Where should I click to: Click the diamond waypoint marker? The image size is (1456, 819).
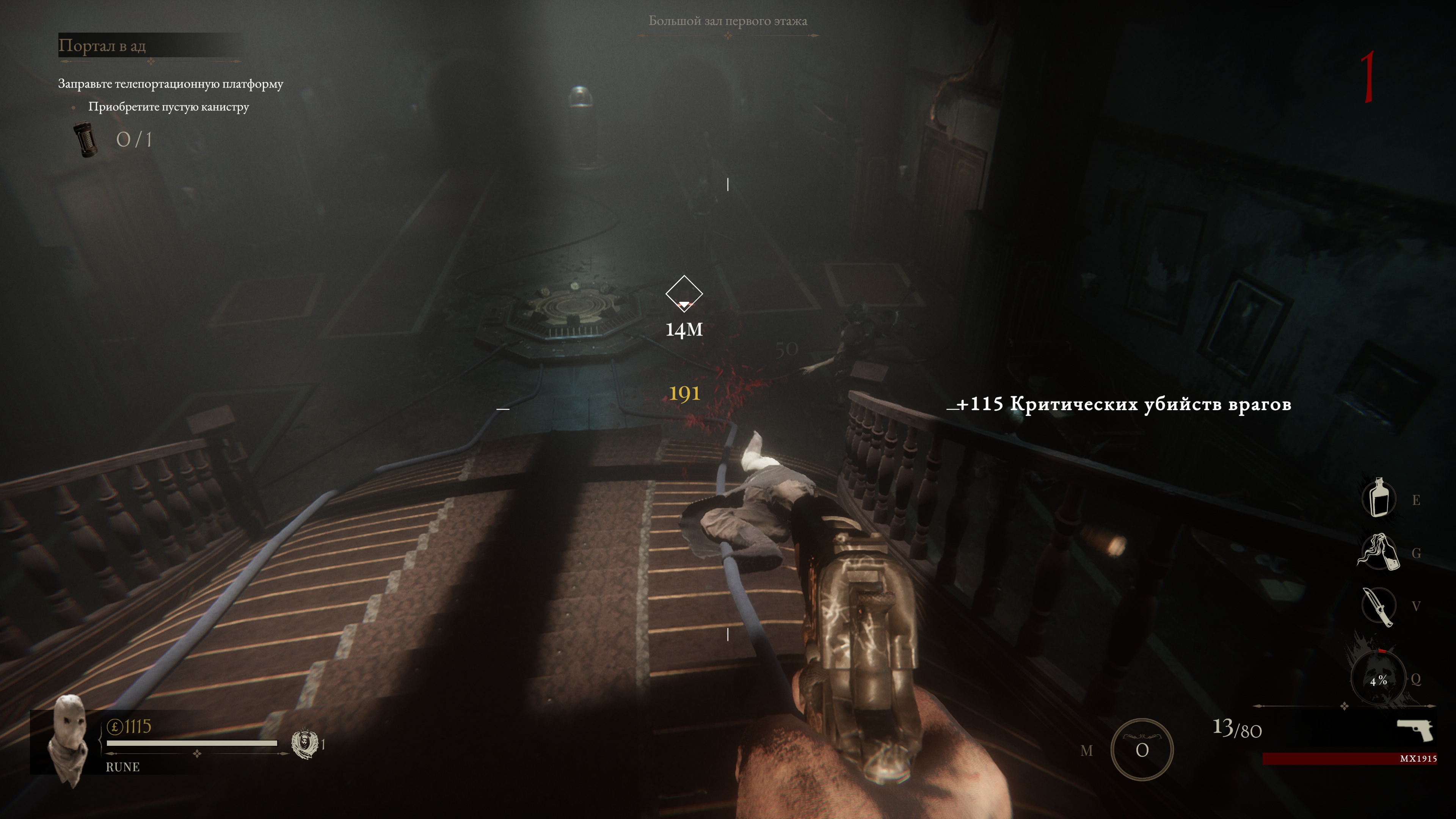[684, 294]
